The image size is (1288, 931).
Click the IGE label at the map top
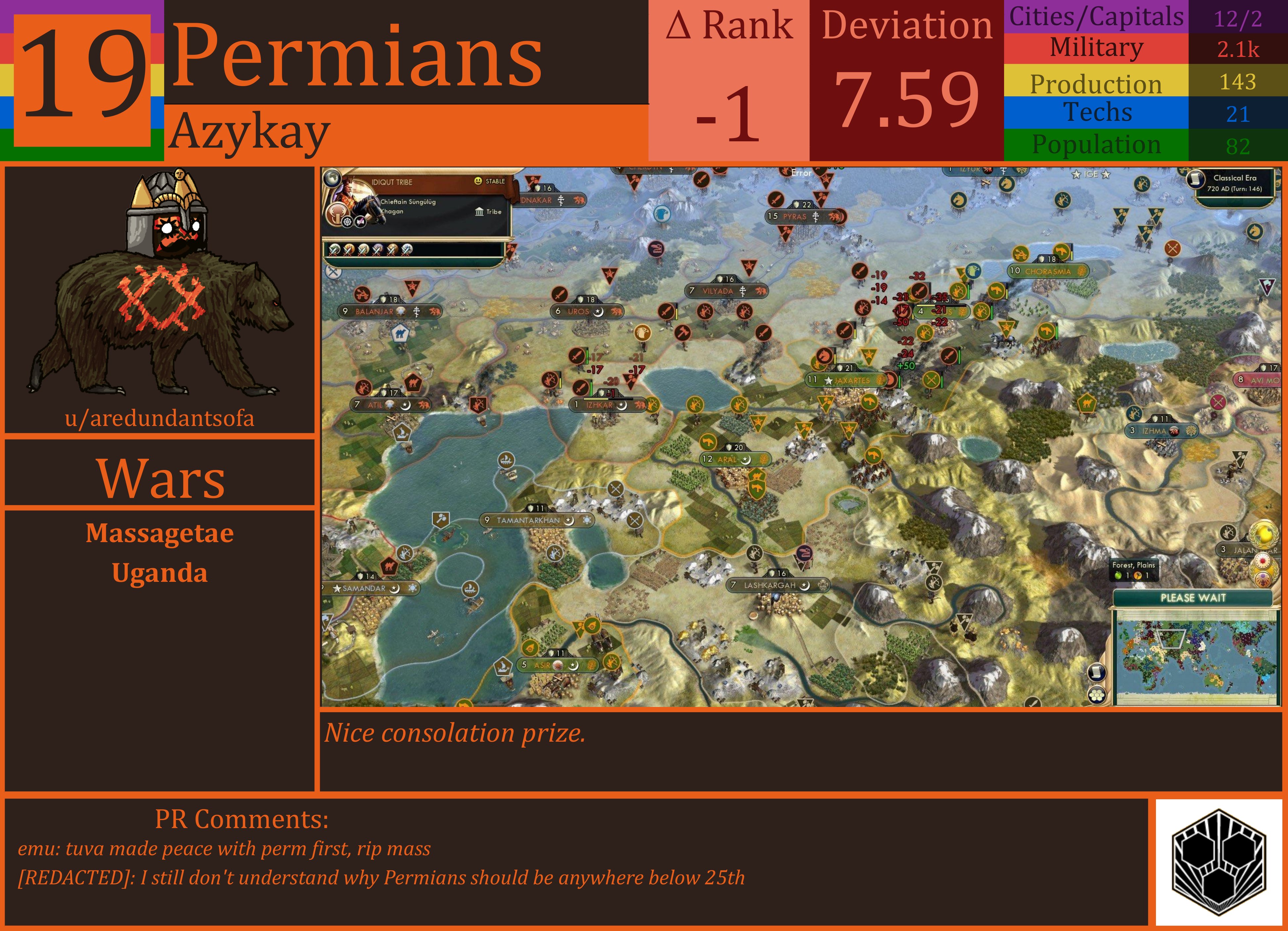pyautogui.click(x=1091, y=174)
